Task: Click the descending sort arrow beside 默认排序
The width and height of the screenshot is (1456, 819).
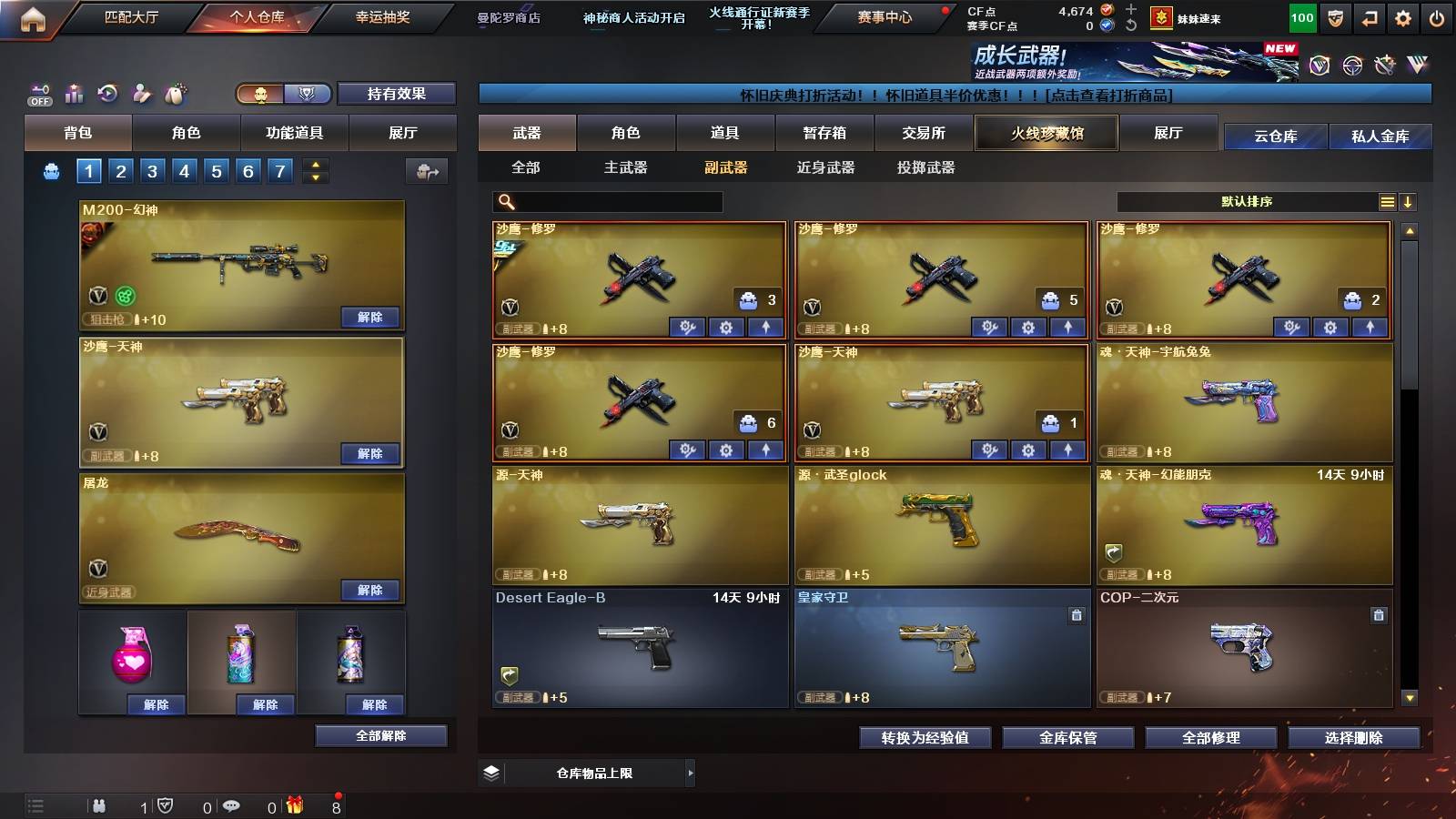Action: pyautogui.click(x=1410, y=201)
